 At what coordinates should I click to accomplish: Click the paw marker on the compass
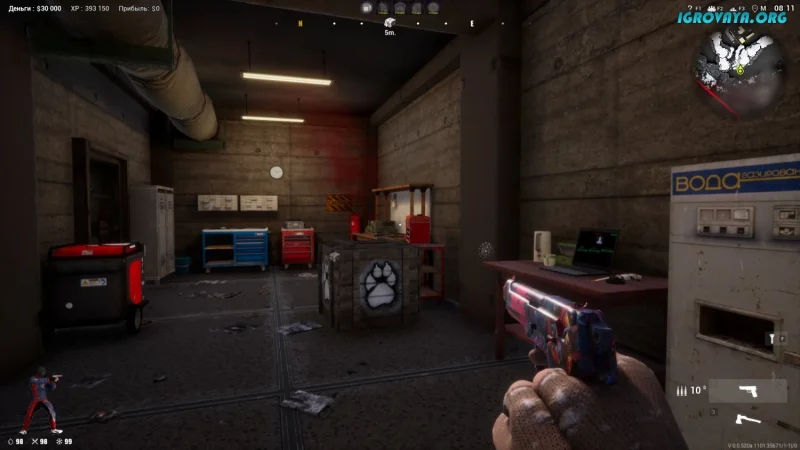390,22
